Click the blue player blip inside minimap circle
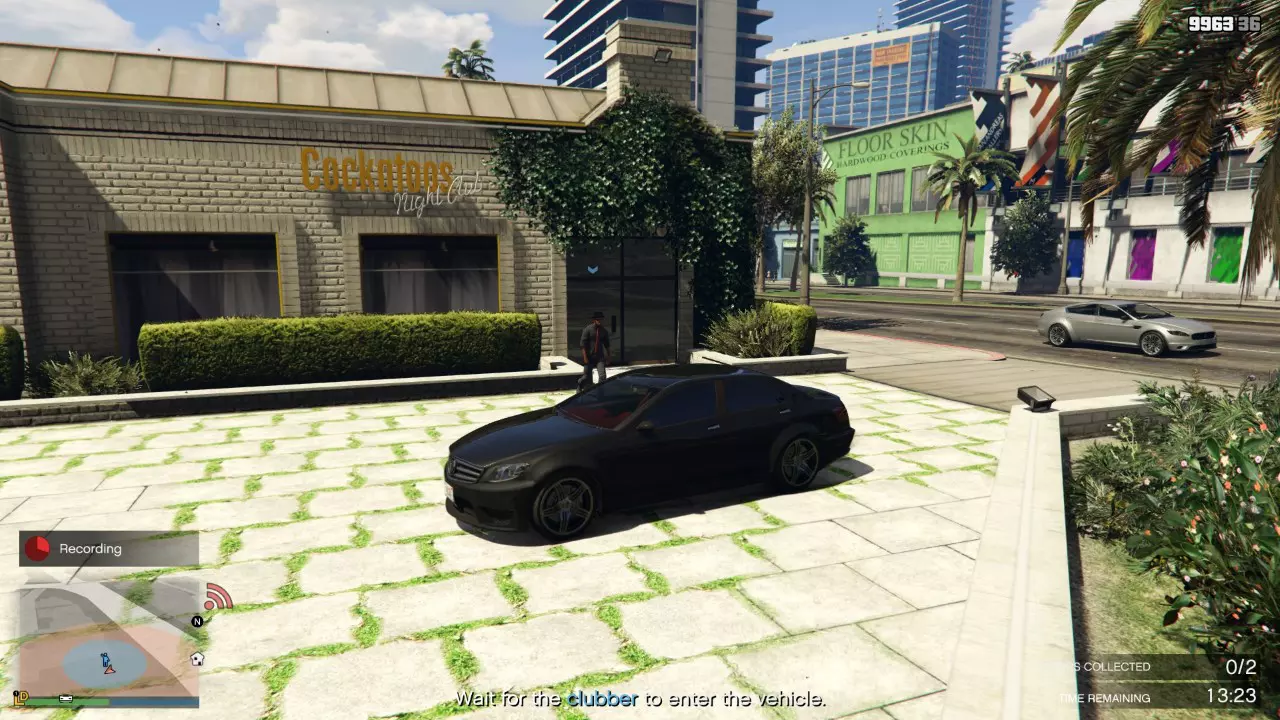Viewport: 1280px width, 720px height. pyautogui.click(x=104, y=659)
